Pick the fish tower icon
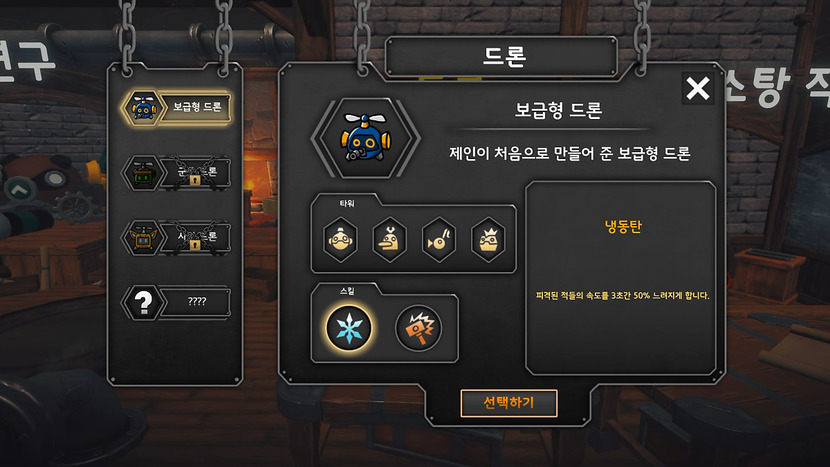Viewport: 830px width, 467px height. point(439,238)
